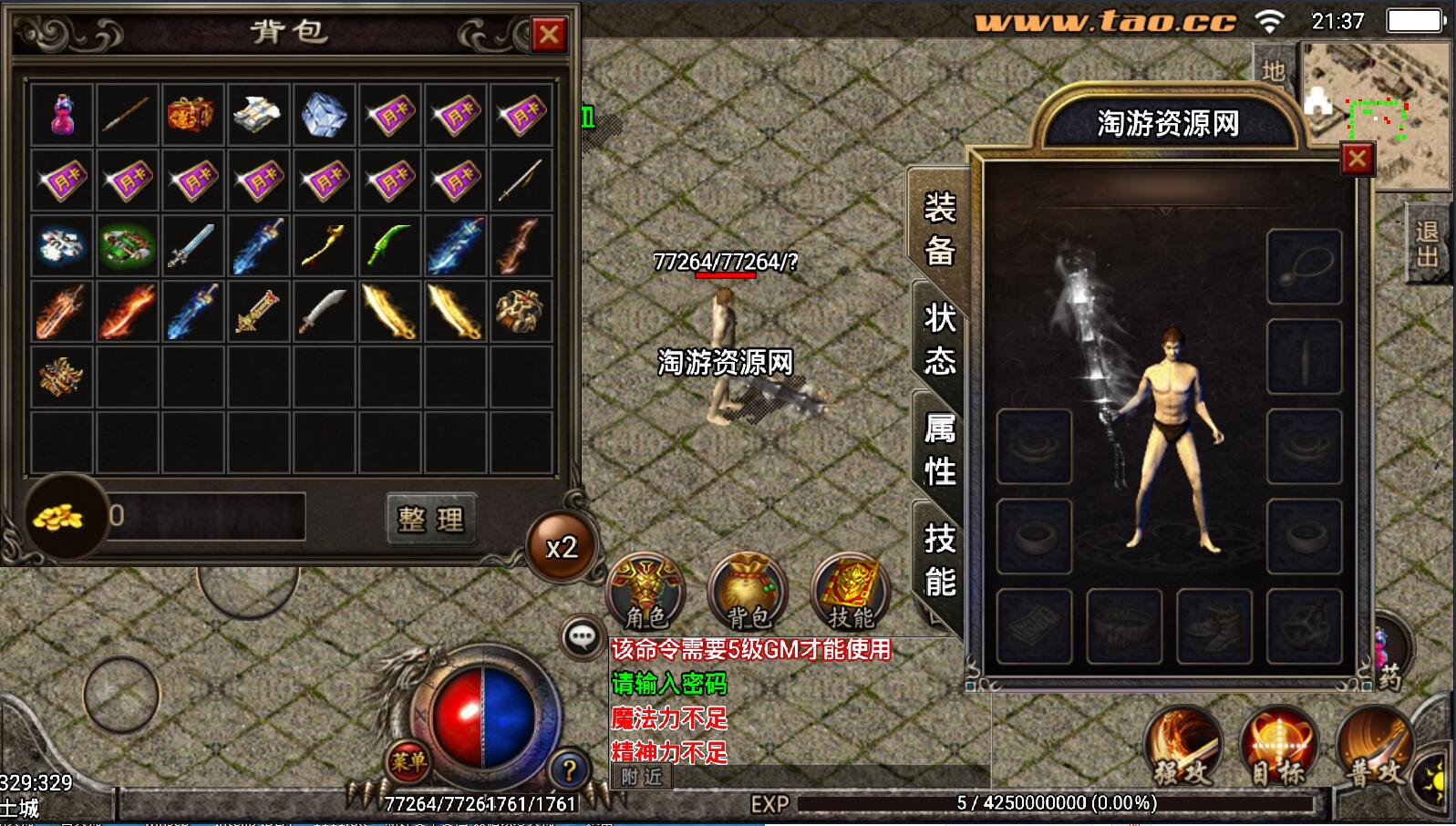1456x826 pixels.
Task: Open the minimap
Action: (1377, 114)
